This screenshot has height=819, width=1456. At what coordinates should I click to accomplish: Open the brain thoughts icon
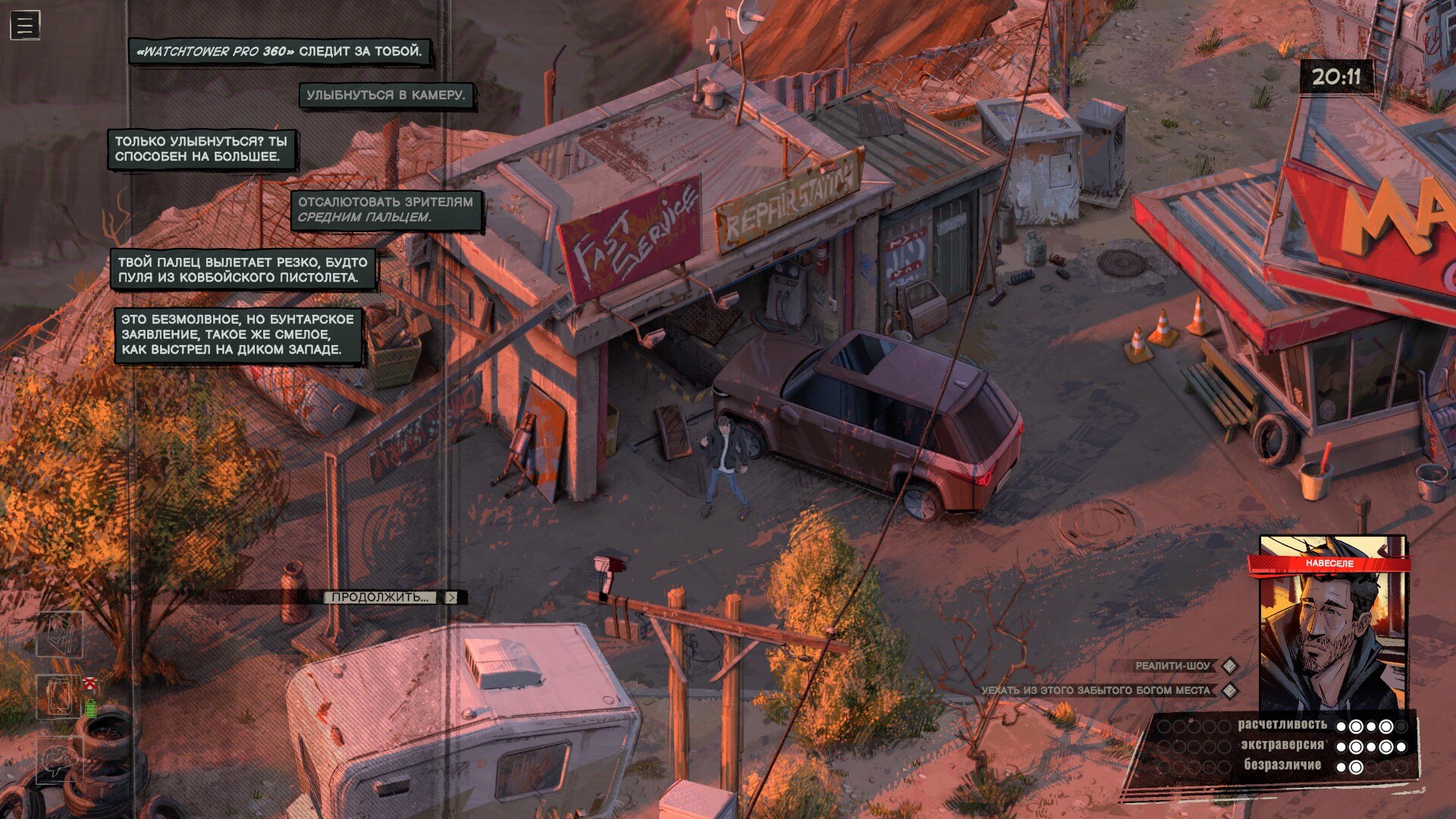[x=60, y=758]
